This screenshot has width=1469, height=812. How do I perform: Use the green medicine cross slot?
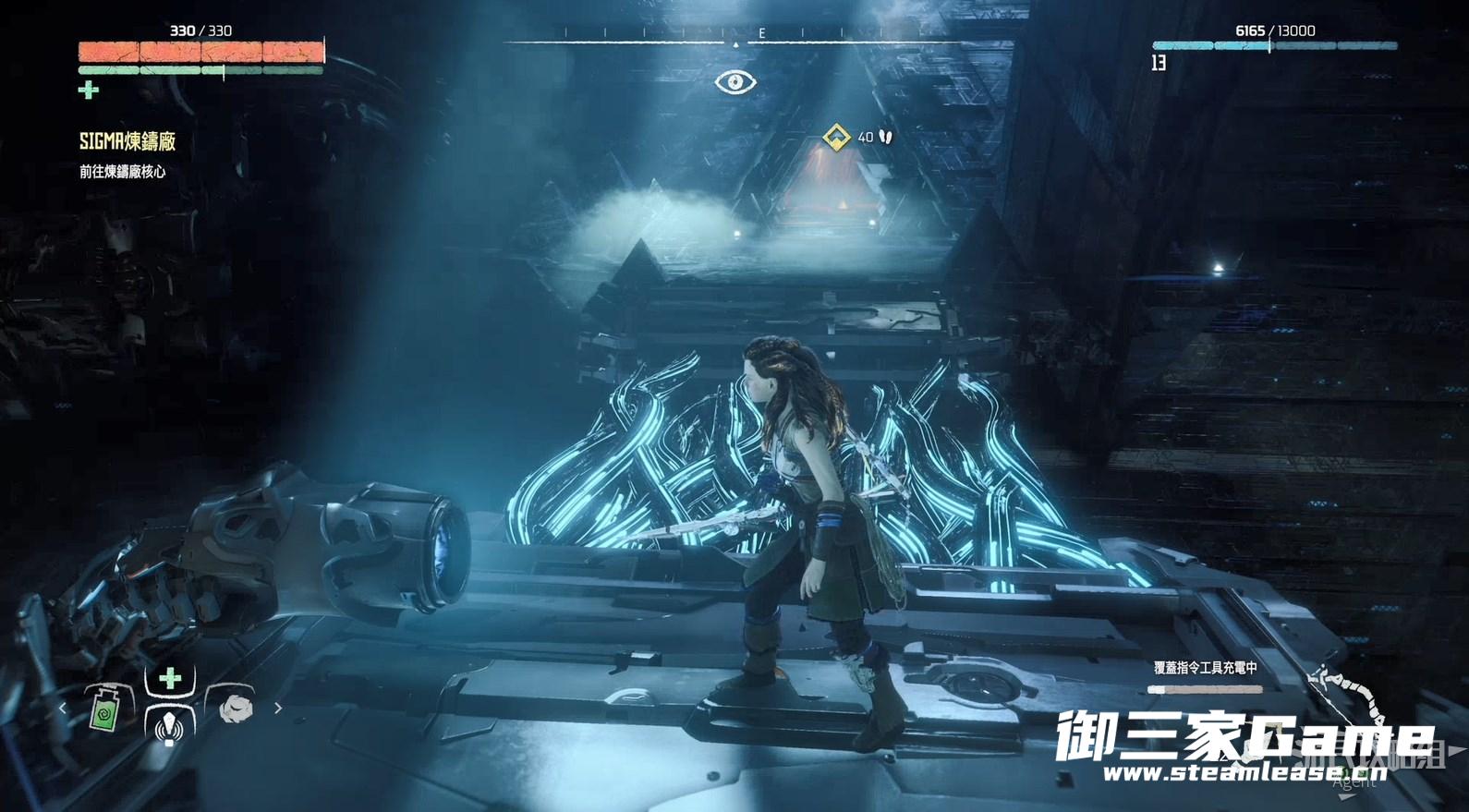170,679
